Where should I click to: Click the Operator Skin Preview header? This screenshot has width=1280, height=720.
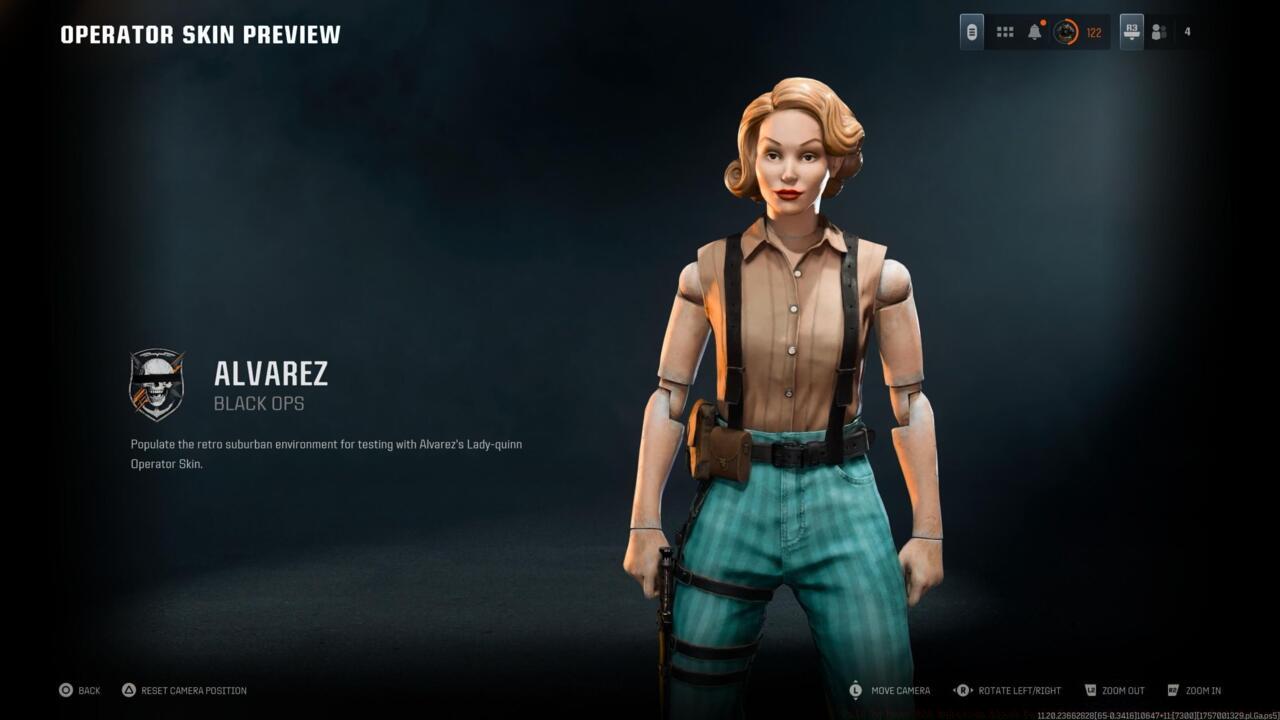(199, 33)
